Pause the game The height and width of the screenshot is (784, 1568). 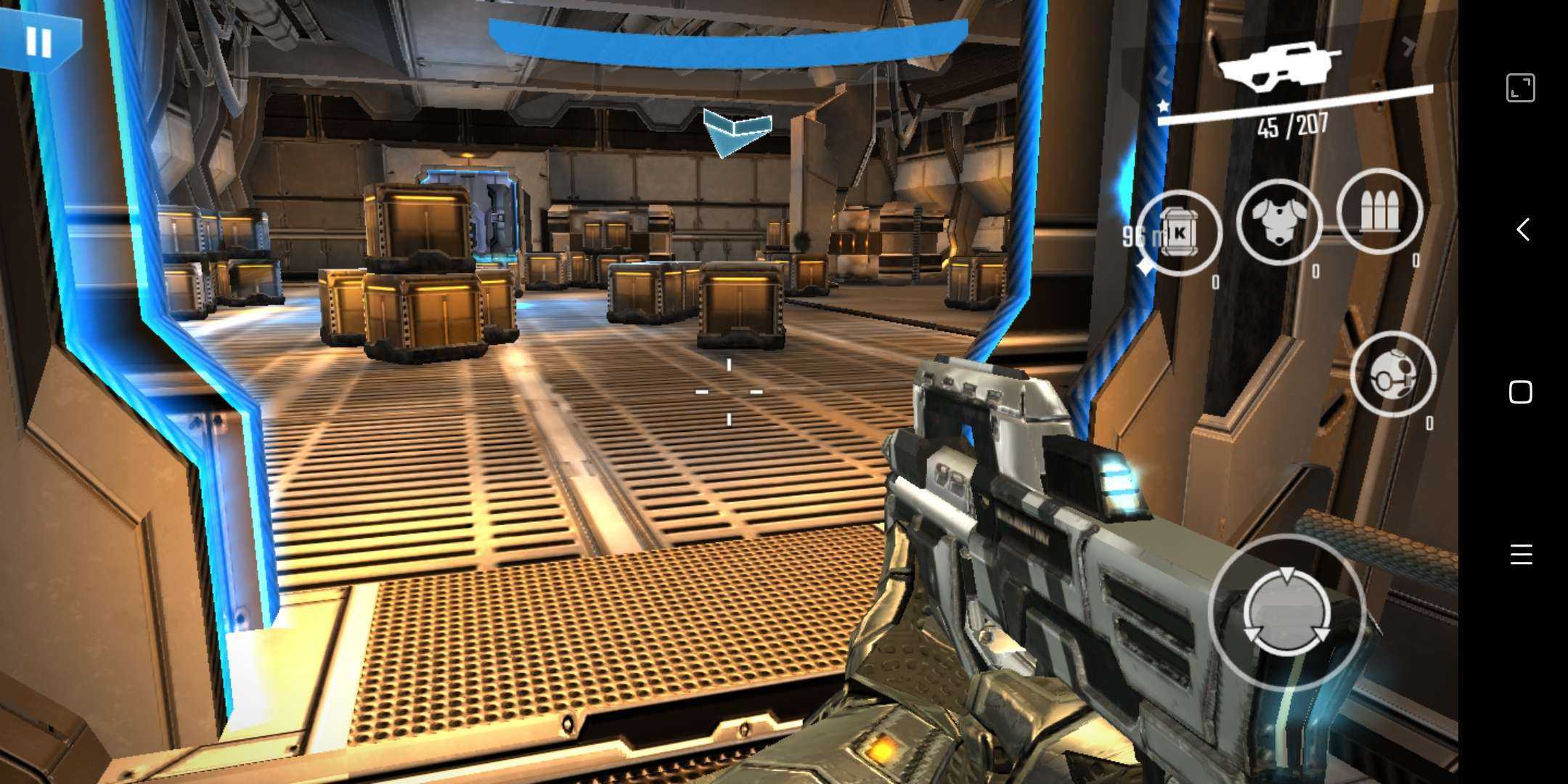click(x=38, y=42)
